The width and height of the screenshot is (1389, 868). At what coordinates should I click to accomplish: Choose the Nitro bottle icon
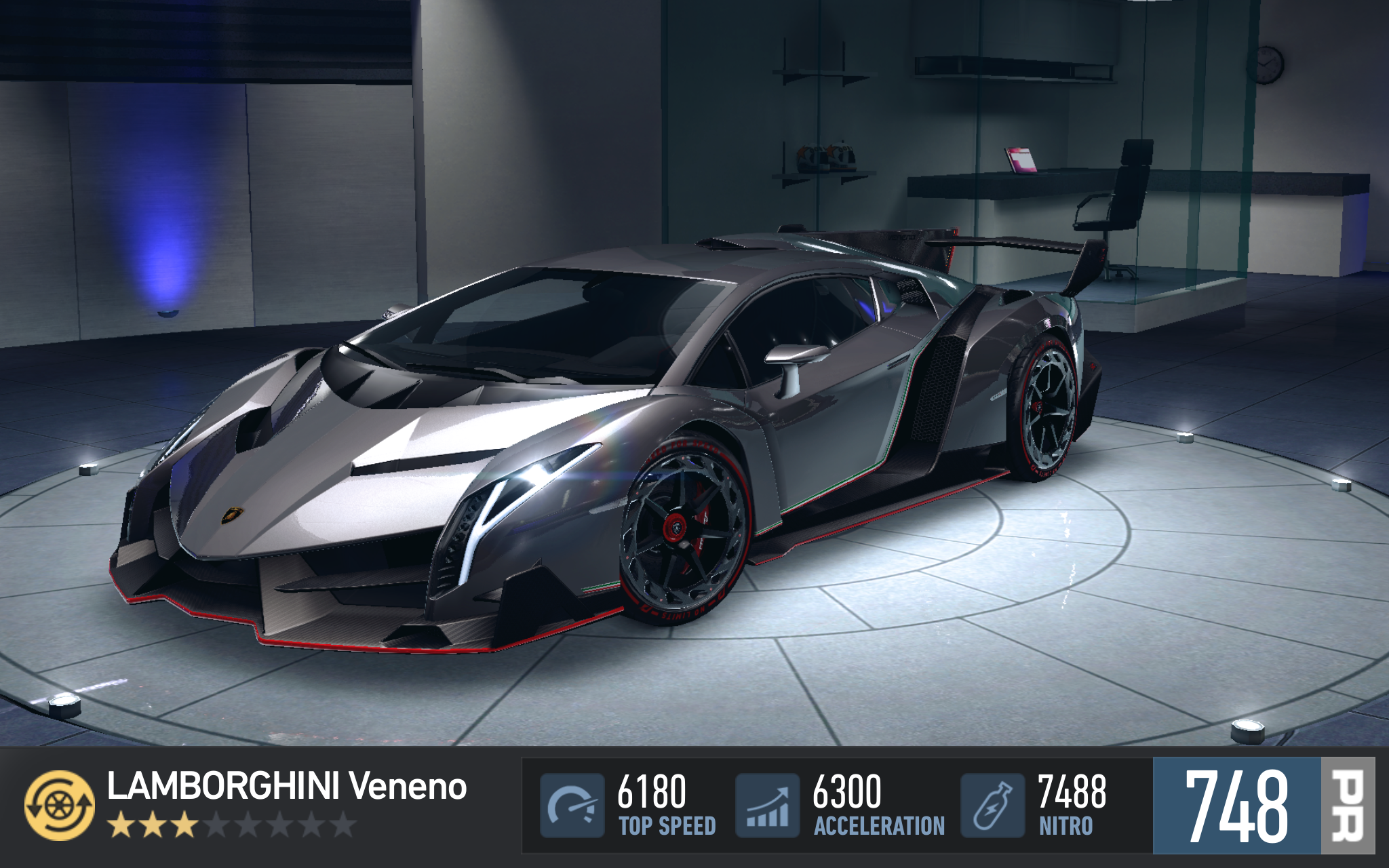(x=992, y=806)
